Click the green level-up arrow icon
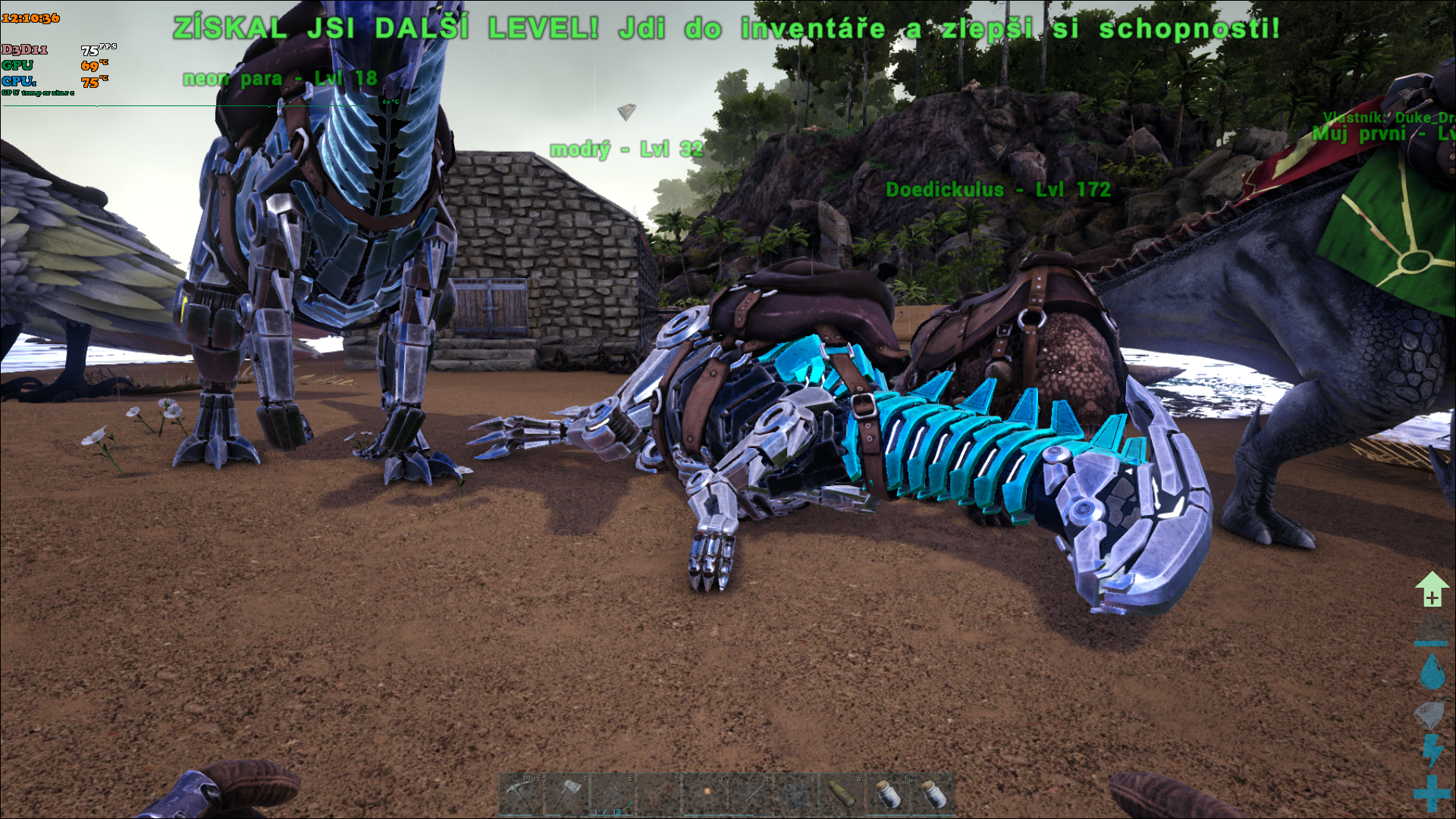 1431,589
